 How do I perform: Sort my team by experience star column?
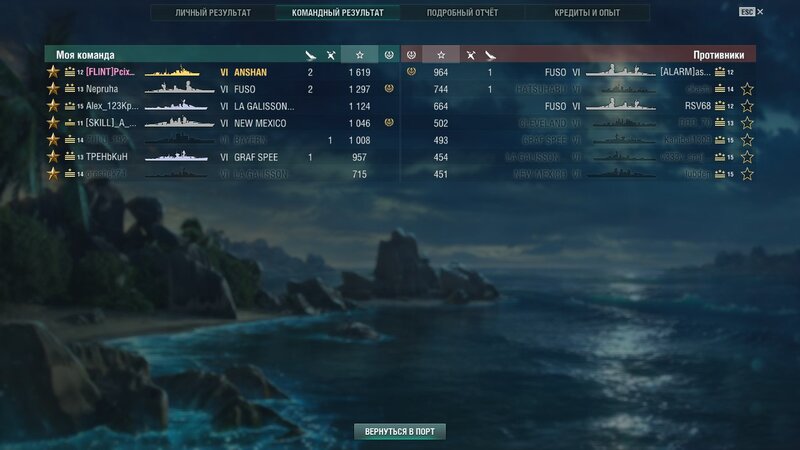pos(360,54)
